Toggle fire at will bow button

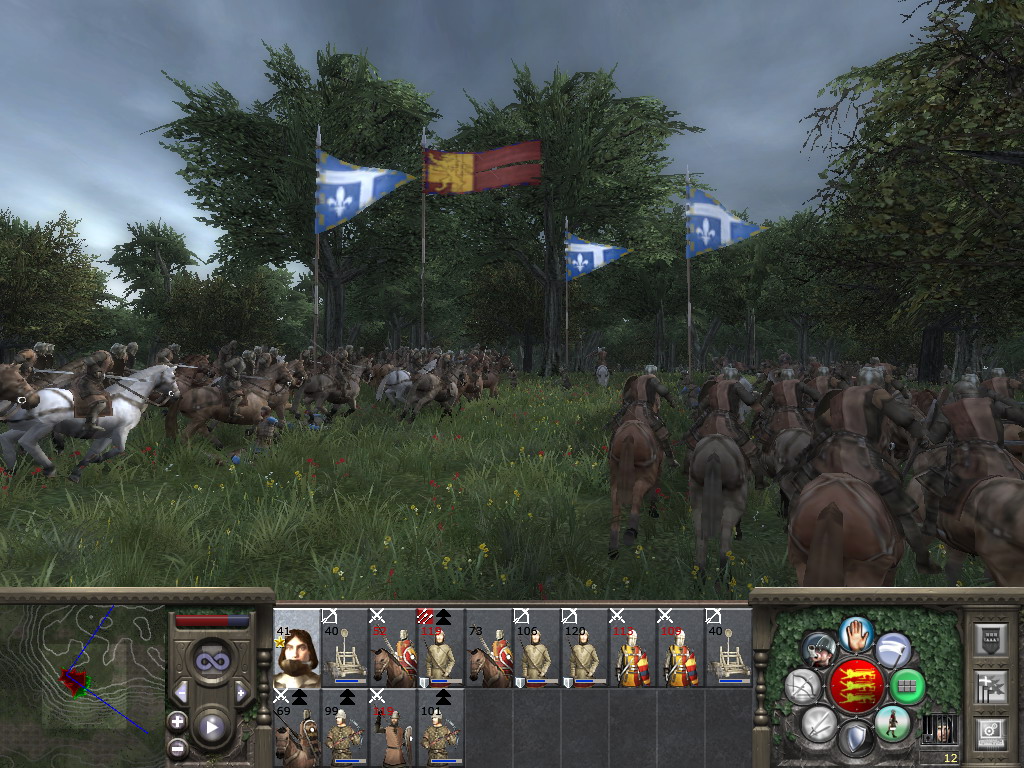804,687
